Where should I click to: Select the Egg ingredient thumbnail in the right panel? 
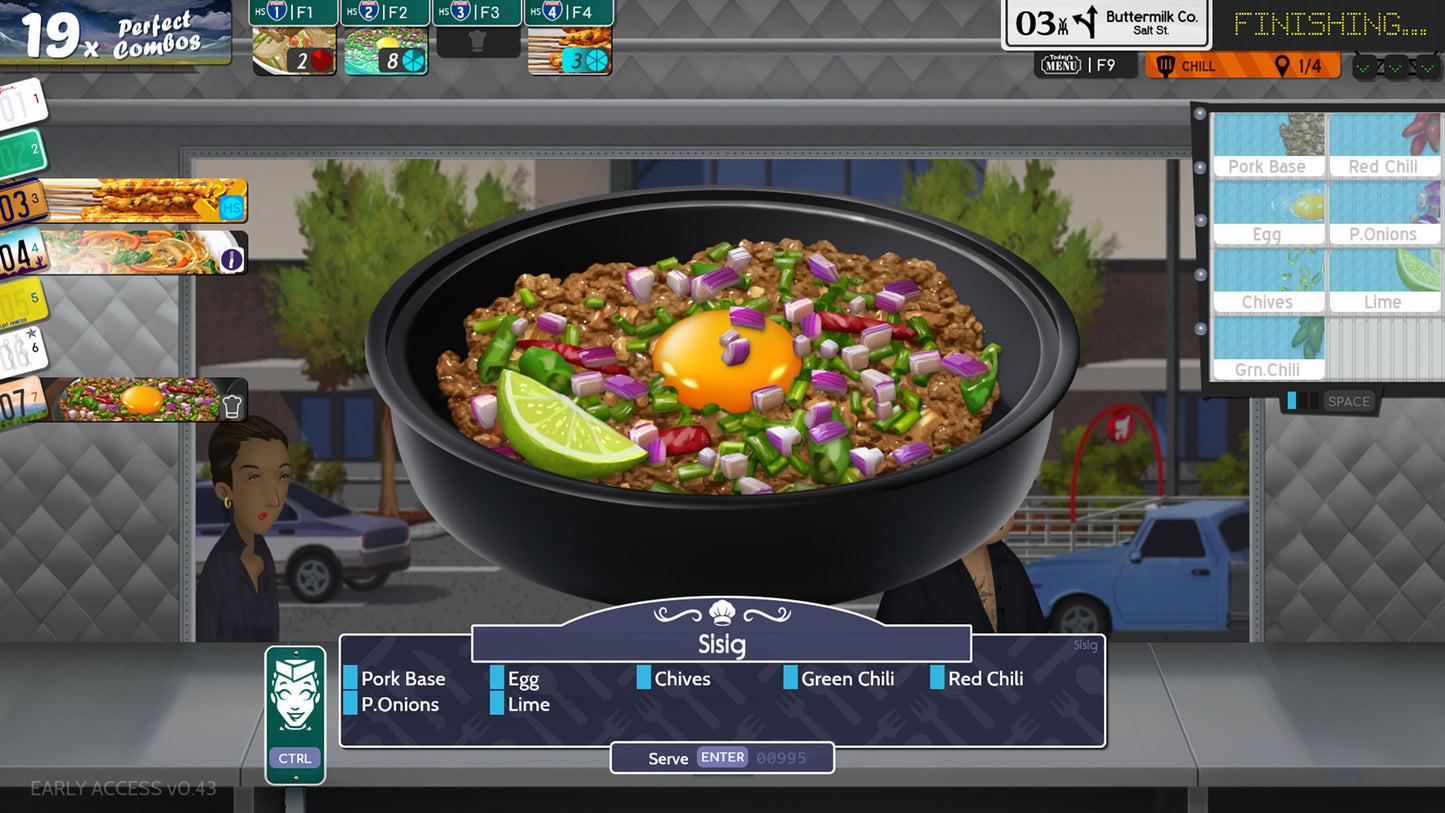pos(1268,210)
